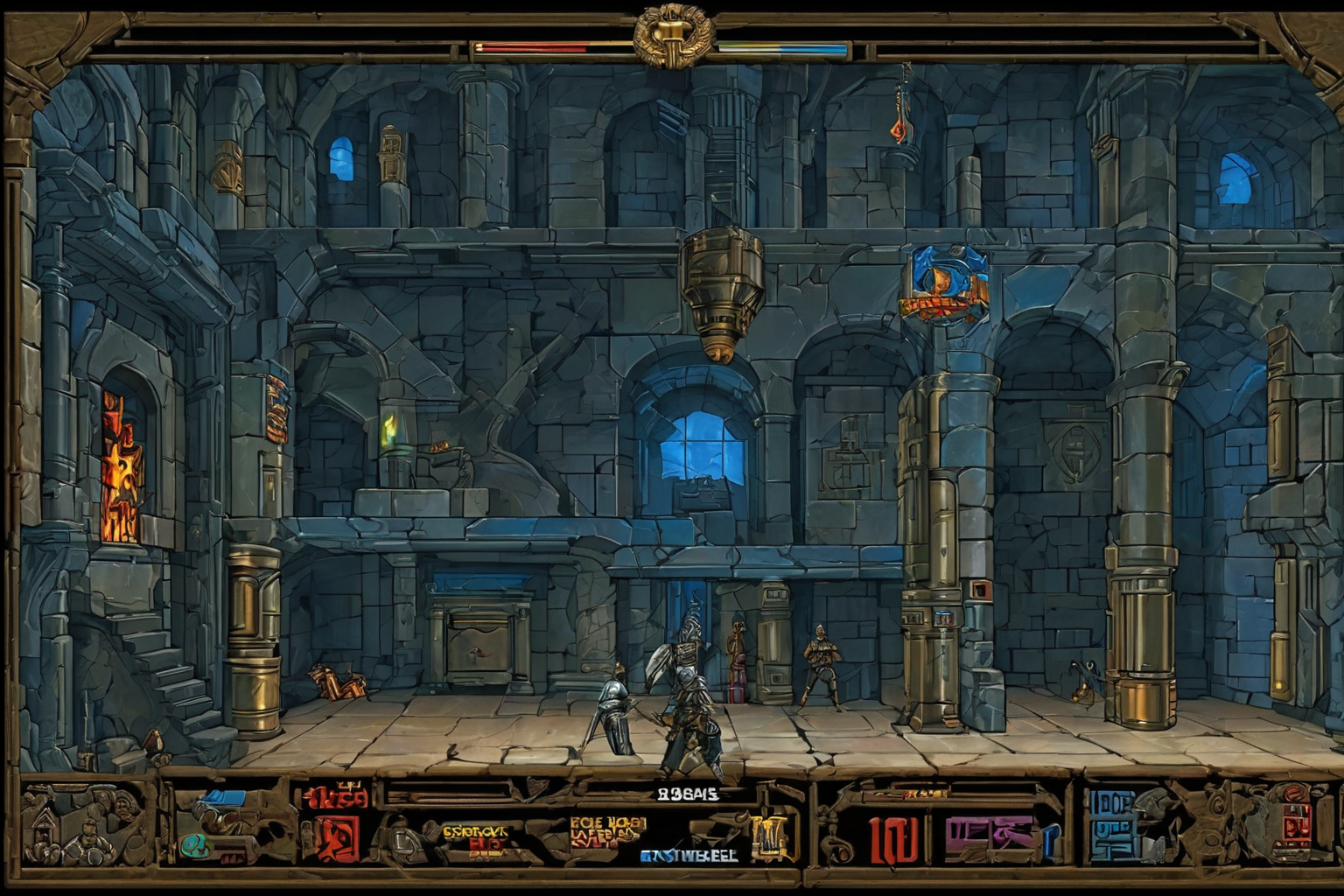Select the teal gem icon
The image size is (1344, 896).
tap(195, 845)
